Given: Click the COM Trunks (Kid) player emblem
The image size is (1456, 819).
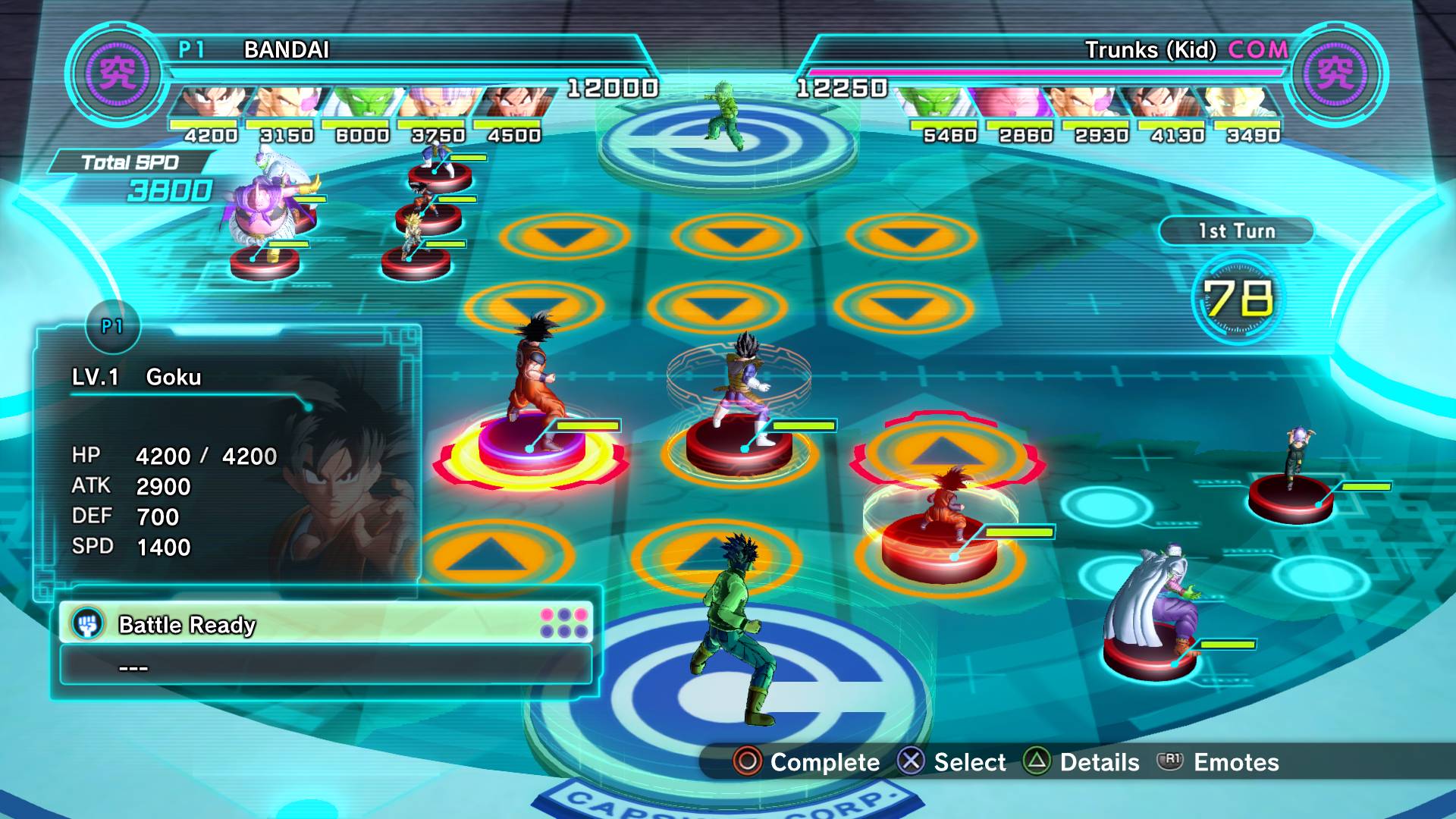Looking at the screenshot, I should [1337, 74].
